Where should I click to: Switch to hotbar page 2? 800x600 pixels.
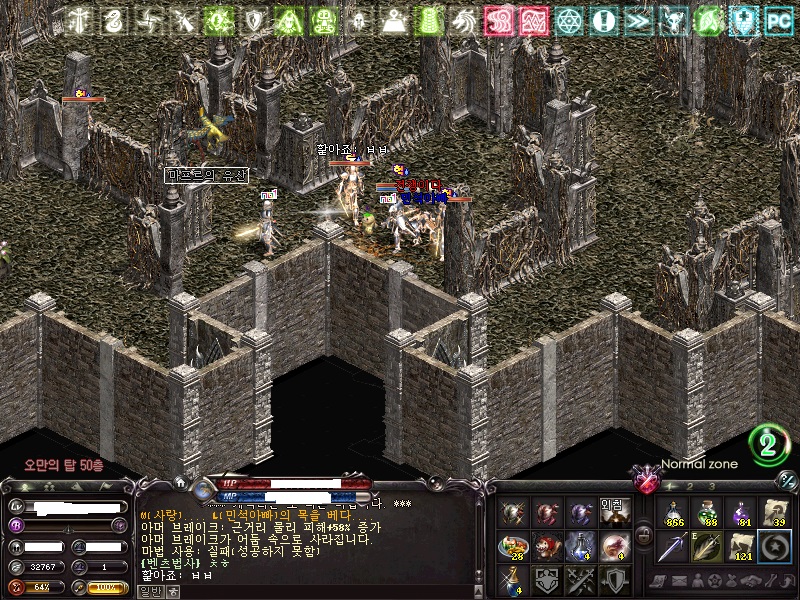[688, 486]
